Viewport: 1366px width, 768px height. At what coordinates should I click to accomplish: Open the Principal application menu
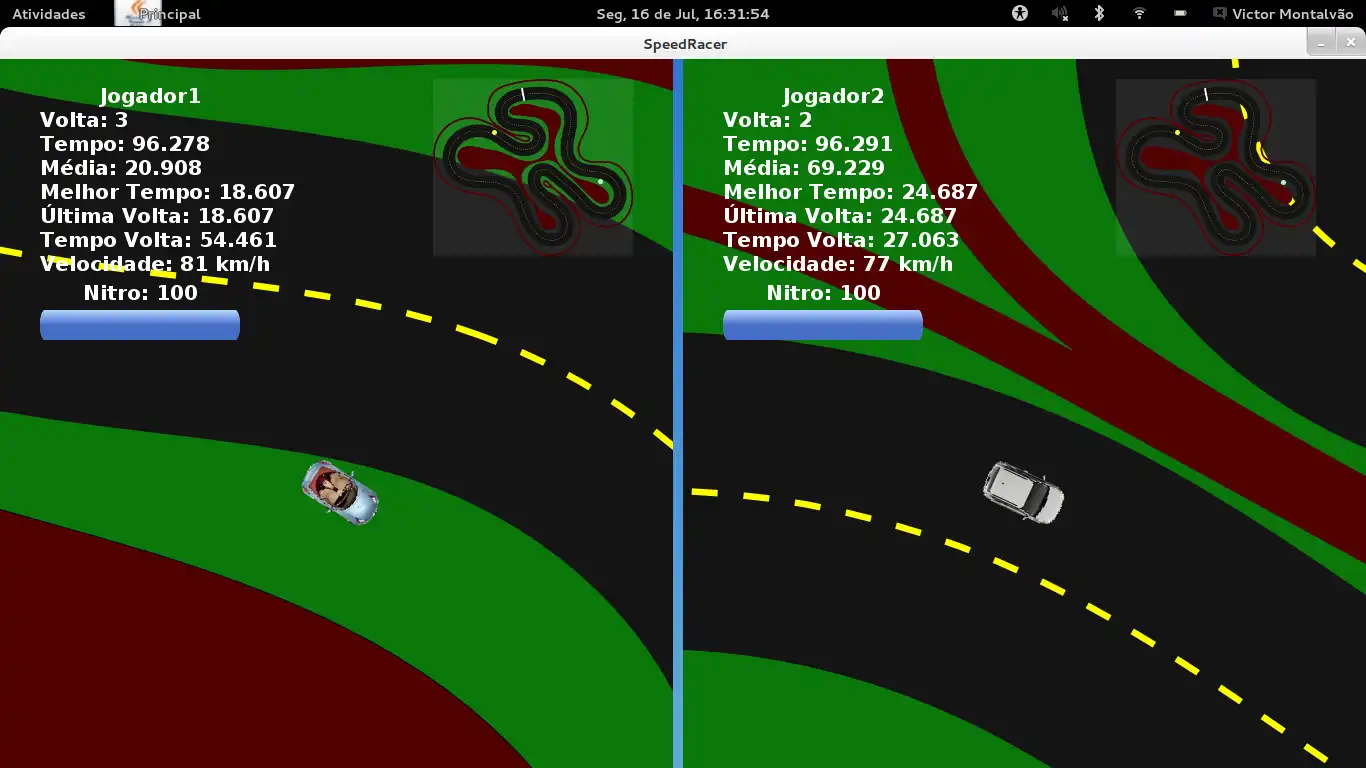click(158, 14)
